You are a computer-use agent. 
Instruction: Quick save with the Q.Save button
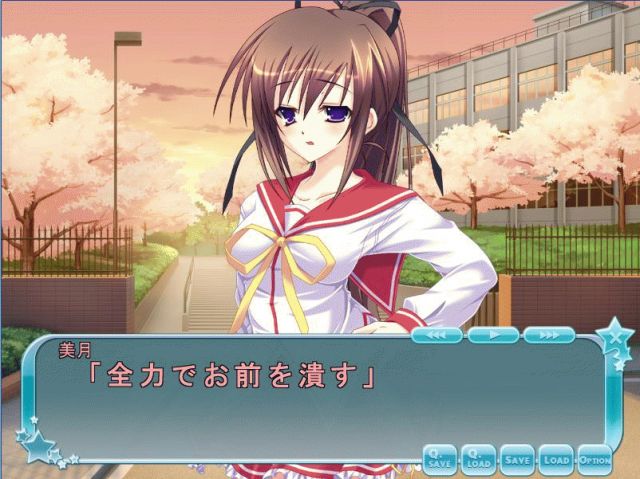(x=440, y=458)
